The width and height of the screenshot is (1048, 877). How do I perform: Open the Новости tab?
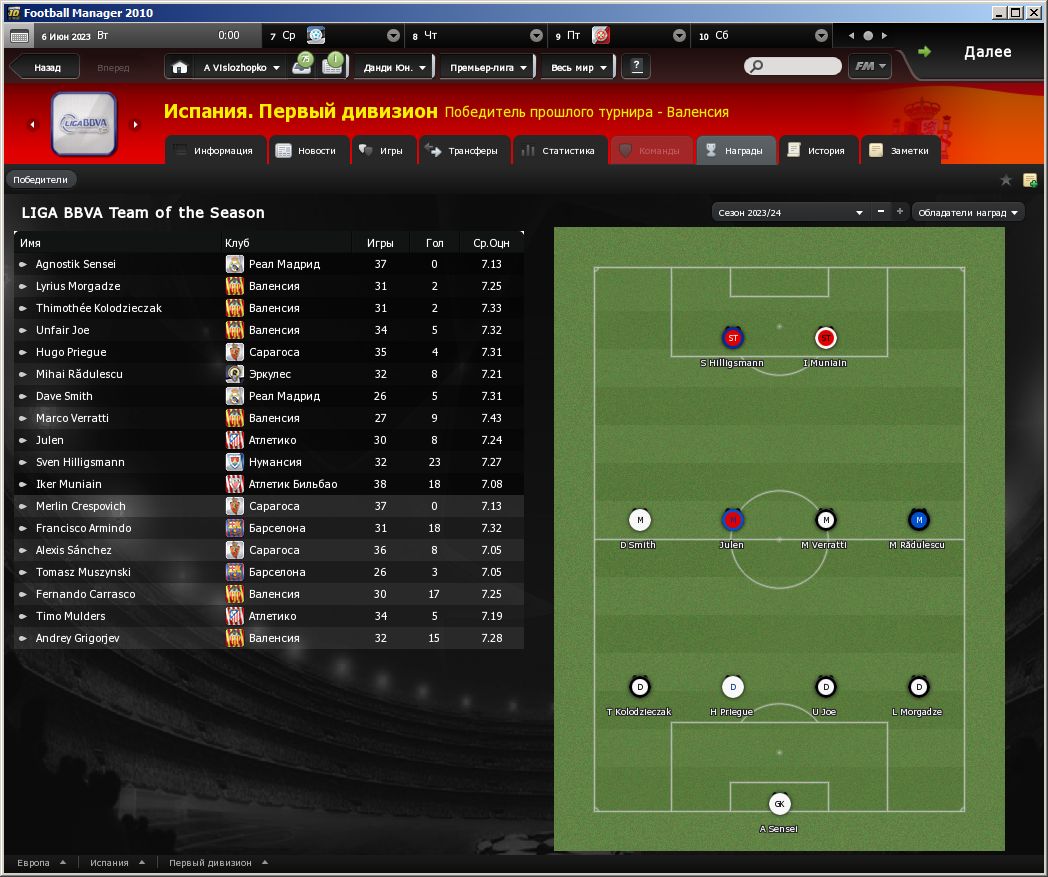309,151
